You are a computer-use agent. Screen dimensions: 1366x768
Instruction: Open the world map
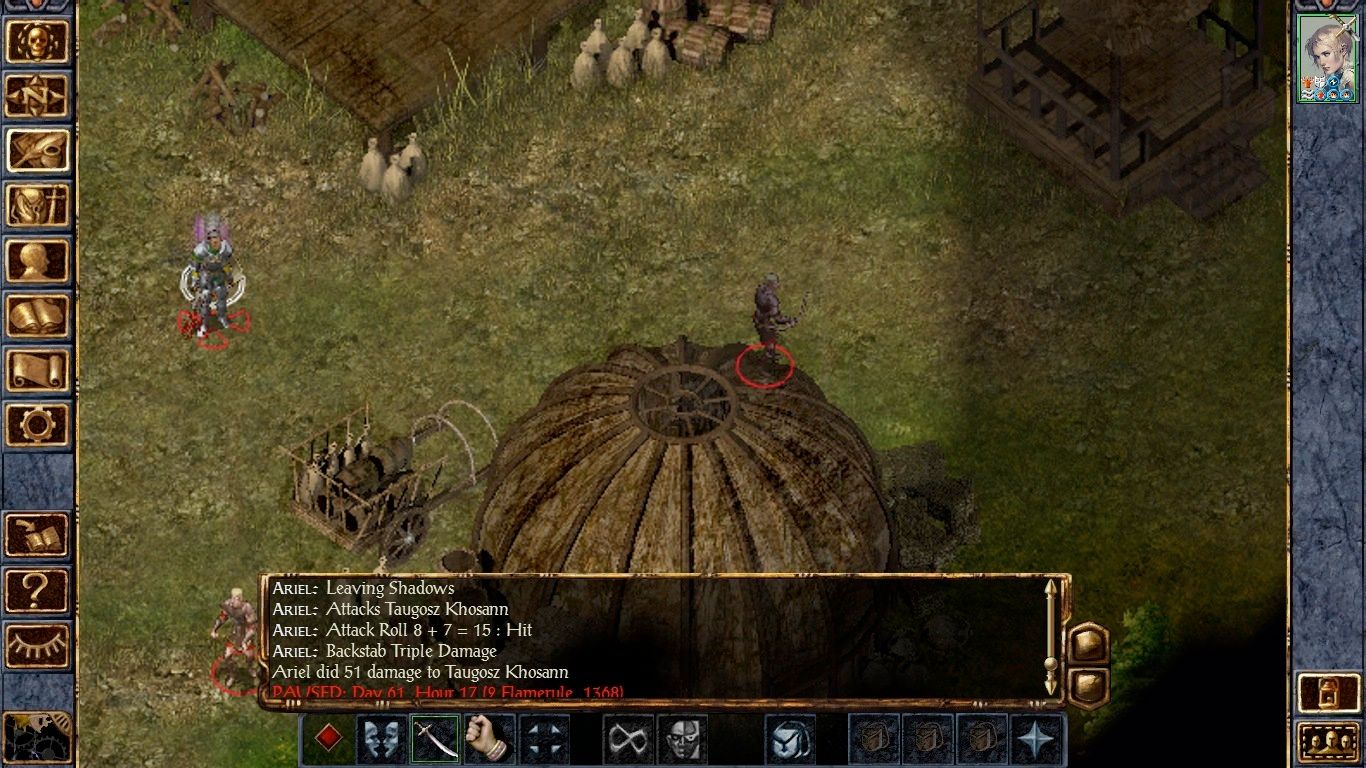coord(38,97)
